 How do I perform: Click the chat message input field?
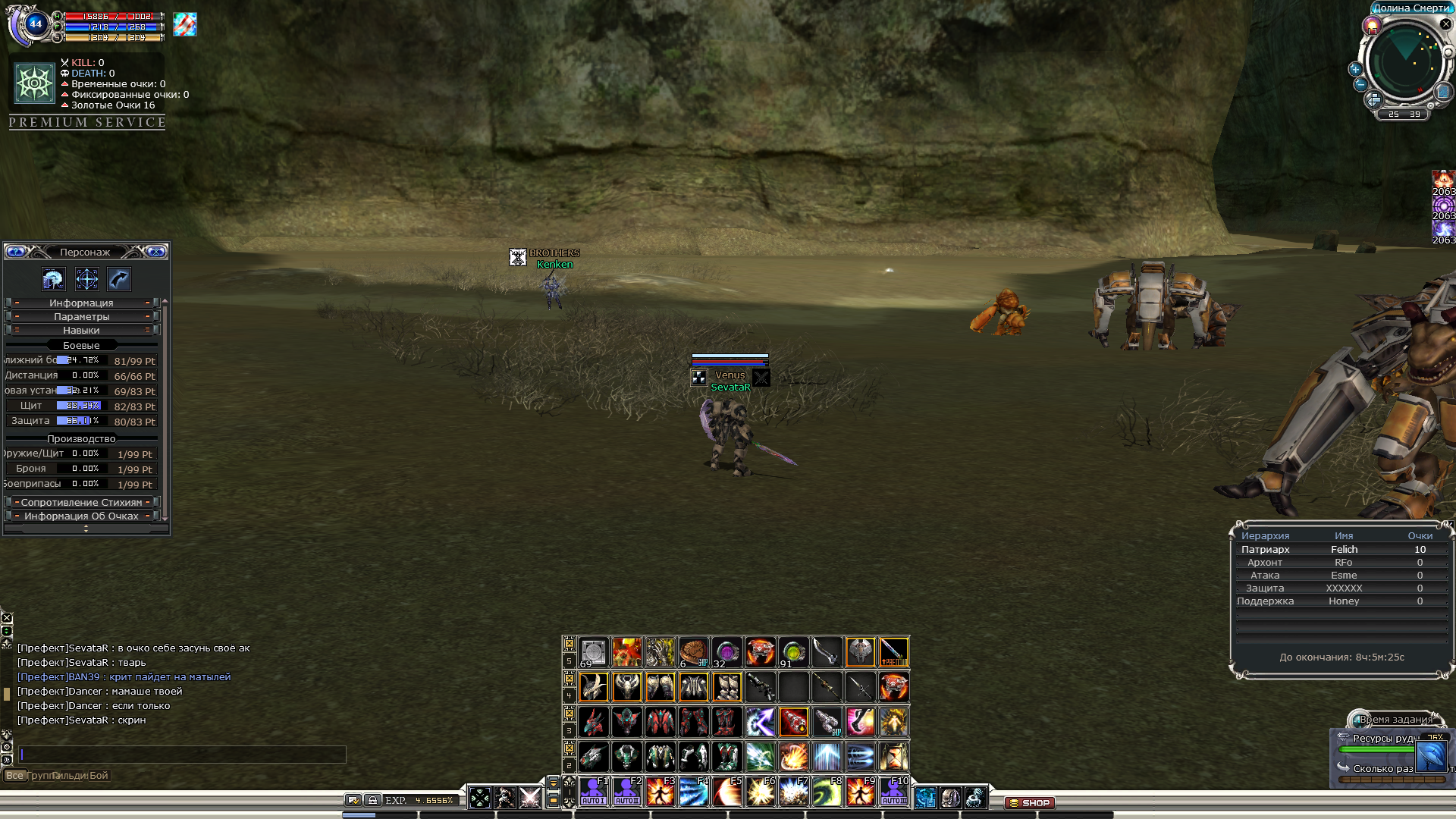tap(182, 754)
